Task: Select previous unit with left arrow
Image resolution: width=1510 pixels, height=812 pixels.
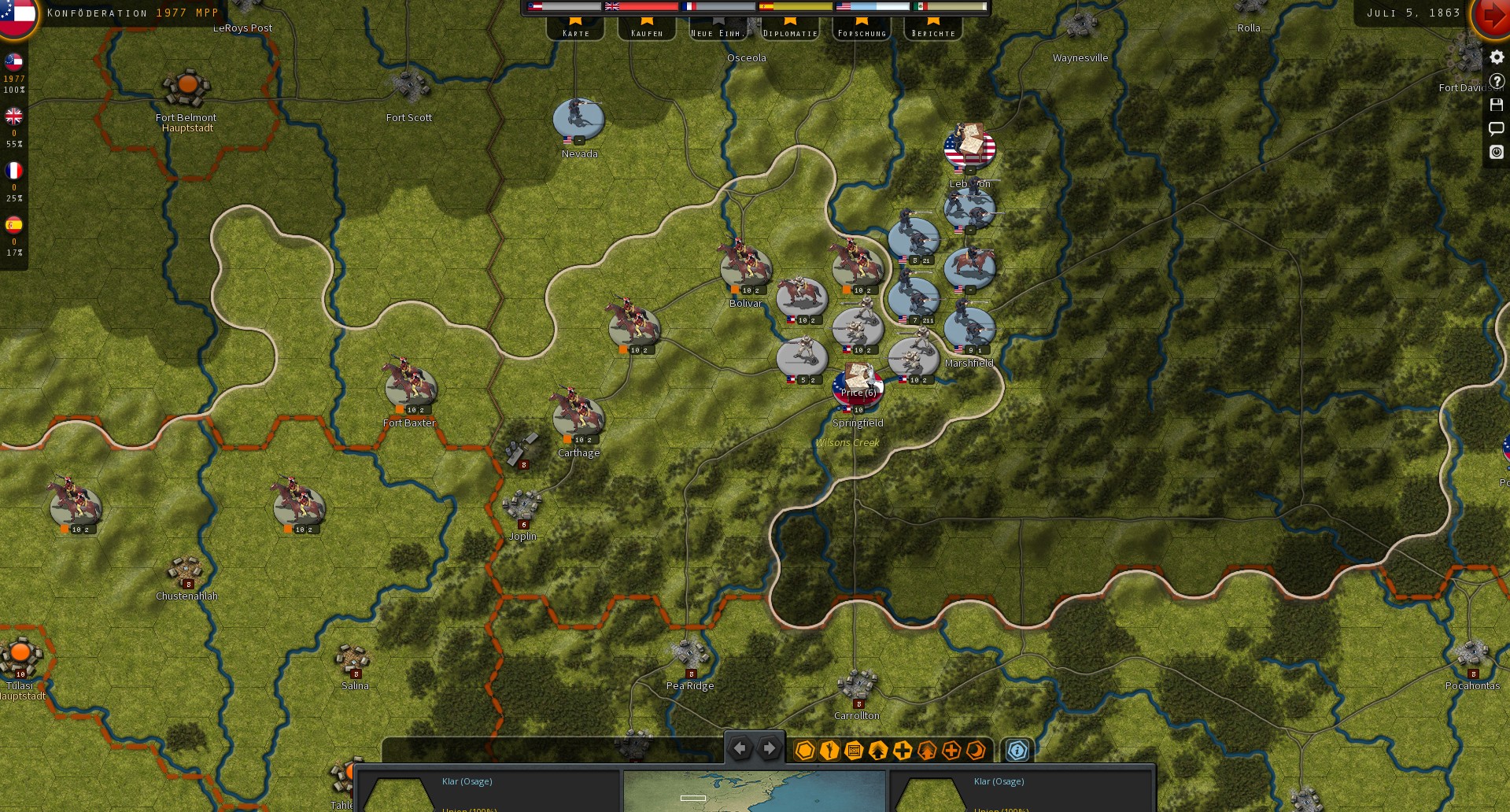Action: (739, 748)
